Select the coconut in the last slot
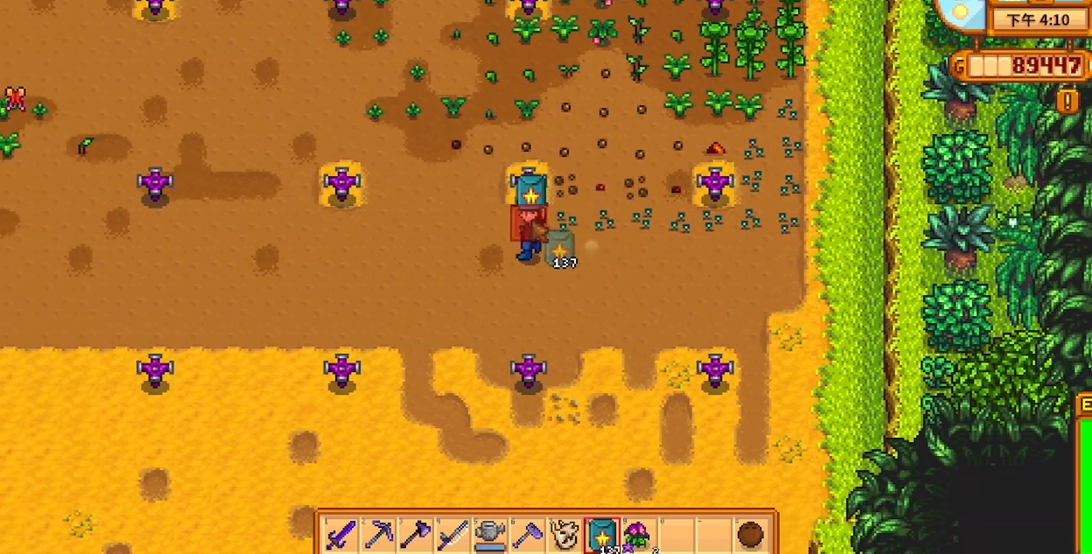This screenshot has height=554, width=1092. tap(750, 535)
